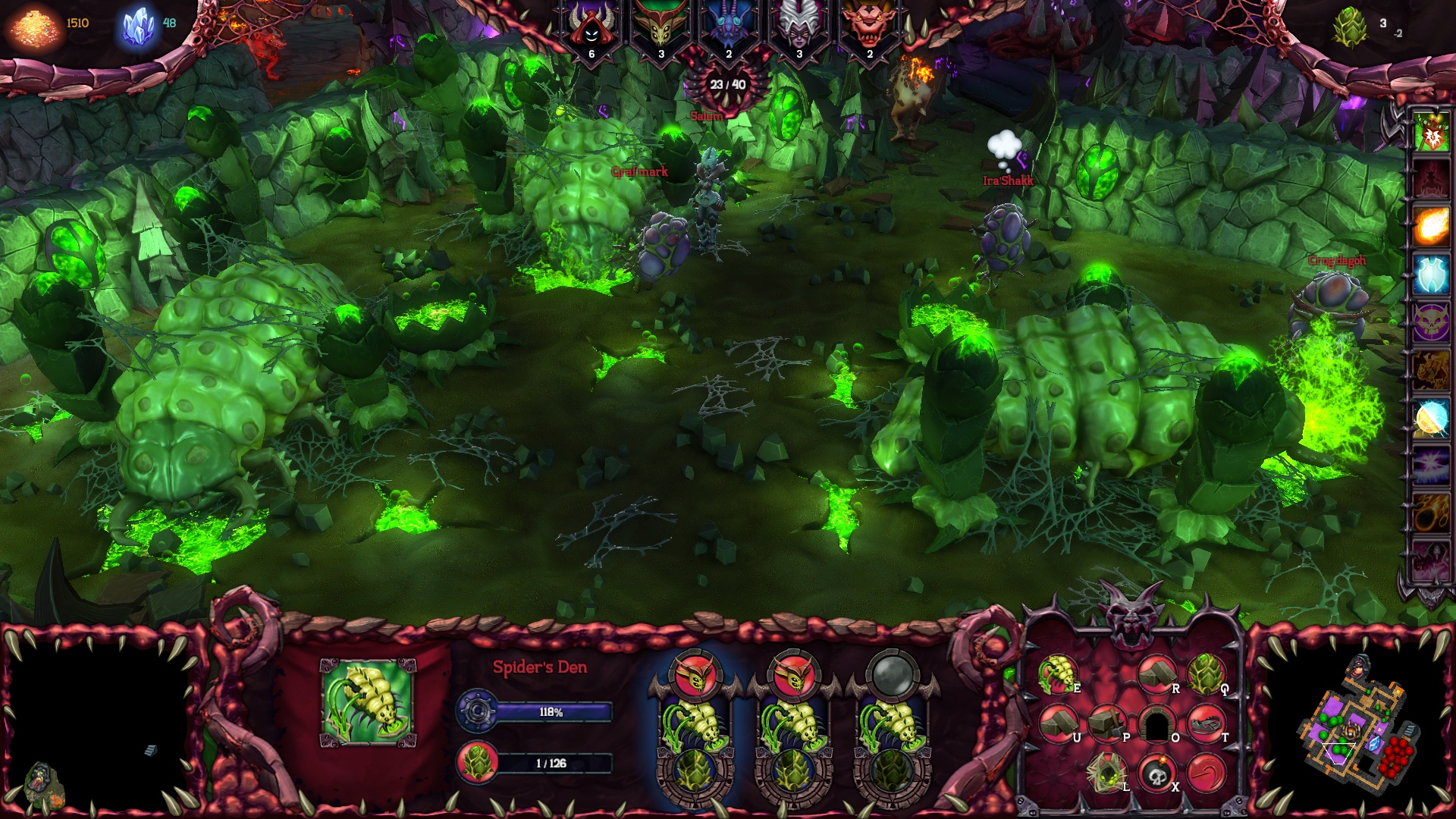Select the white-haired creature portrait at the top

point(798,25)
